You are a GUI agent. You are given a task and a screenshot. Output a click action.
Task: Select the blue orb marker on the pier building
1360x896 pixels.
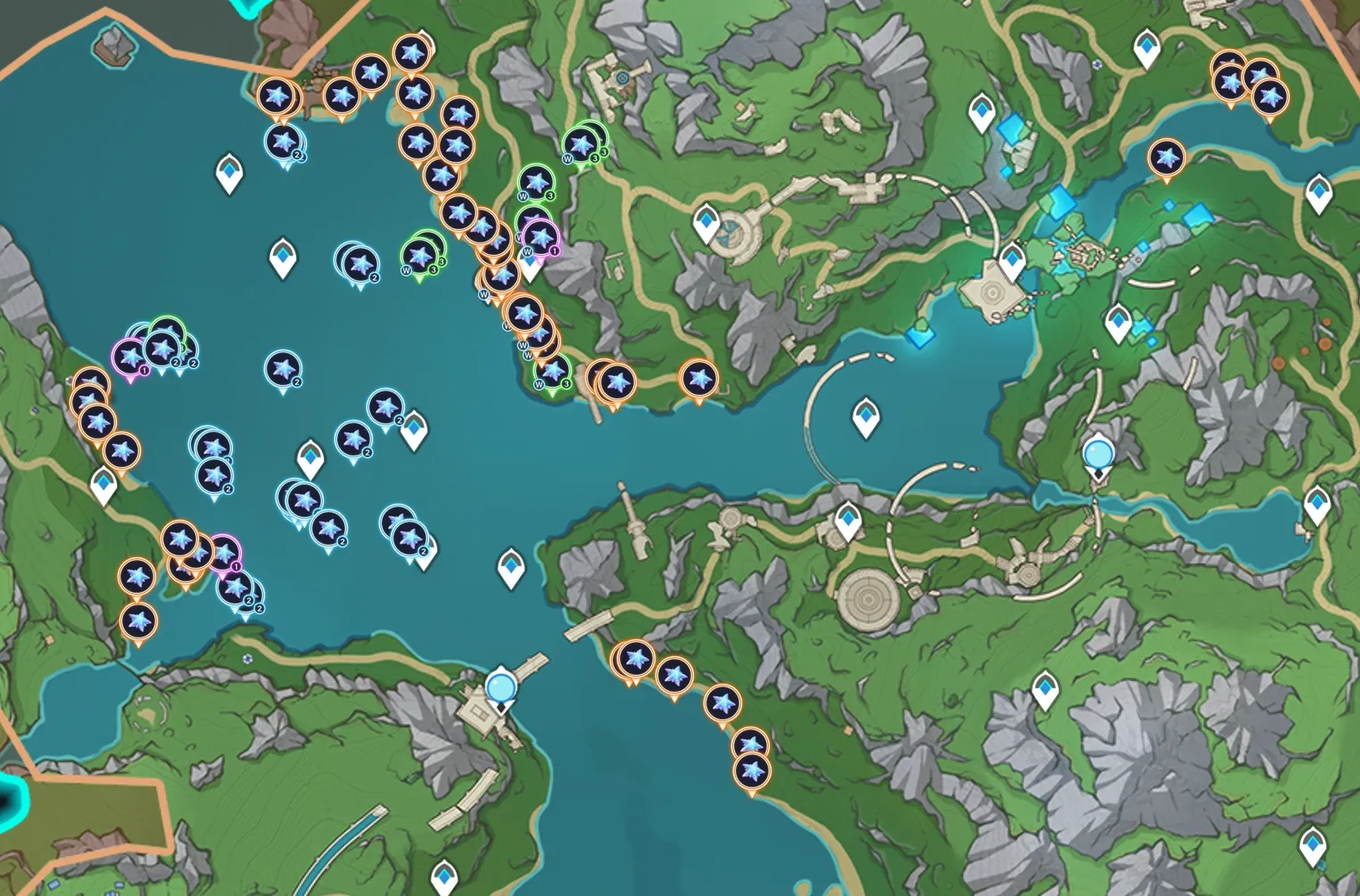point(501,688)
